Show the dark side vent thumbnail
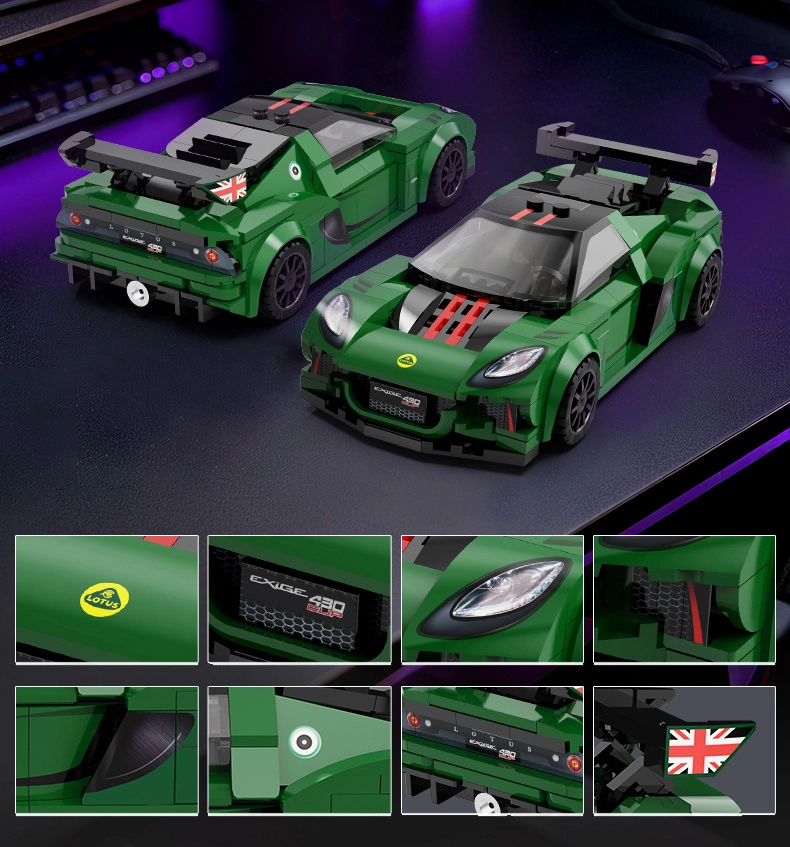Image resolution: width=790 pixels, height=847 pixels. [107, 750]
